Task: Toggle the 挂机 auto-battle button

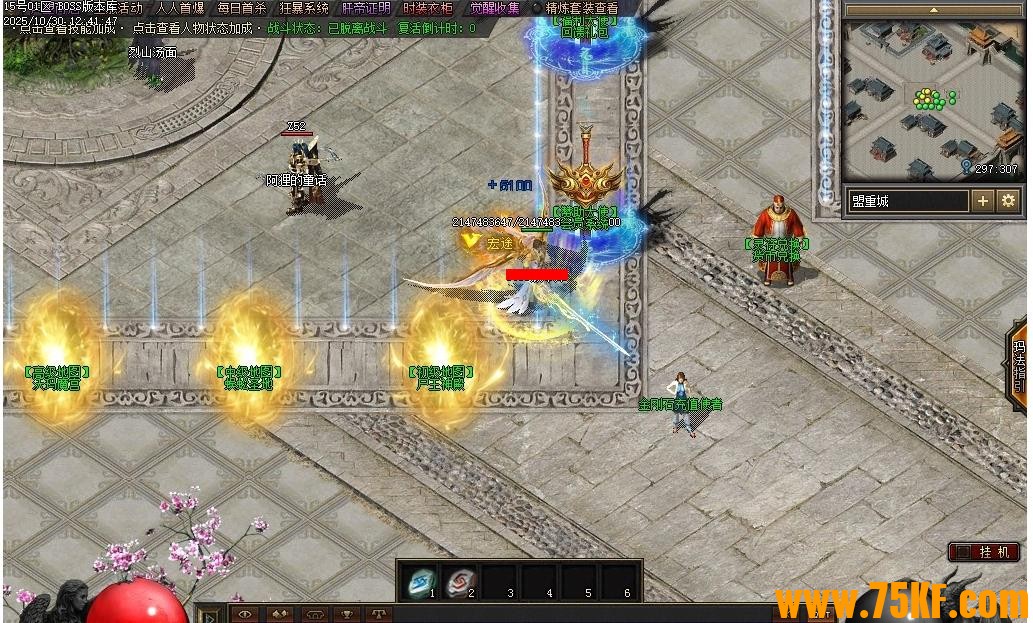Action: point(985,552)
